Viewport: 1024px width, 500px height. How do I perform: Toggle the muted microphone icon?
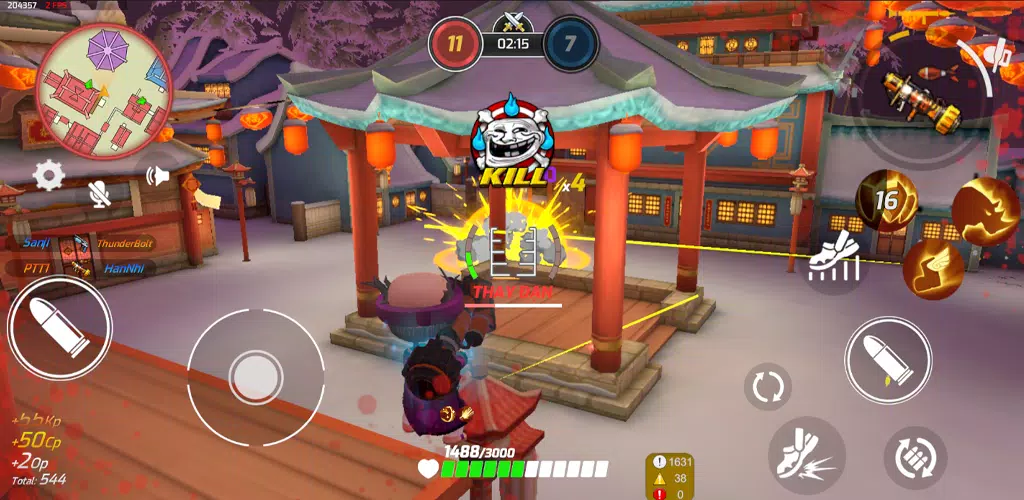click(x=99, y=193)
